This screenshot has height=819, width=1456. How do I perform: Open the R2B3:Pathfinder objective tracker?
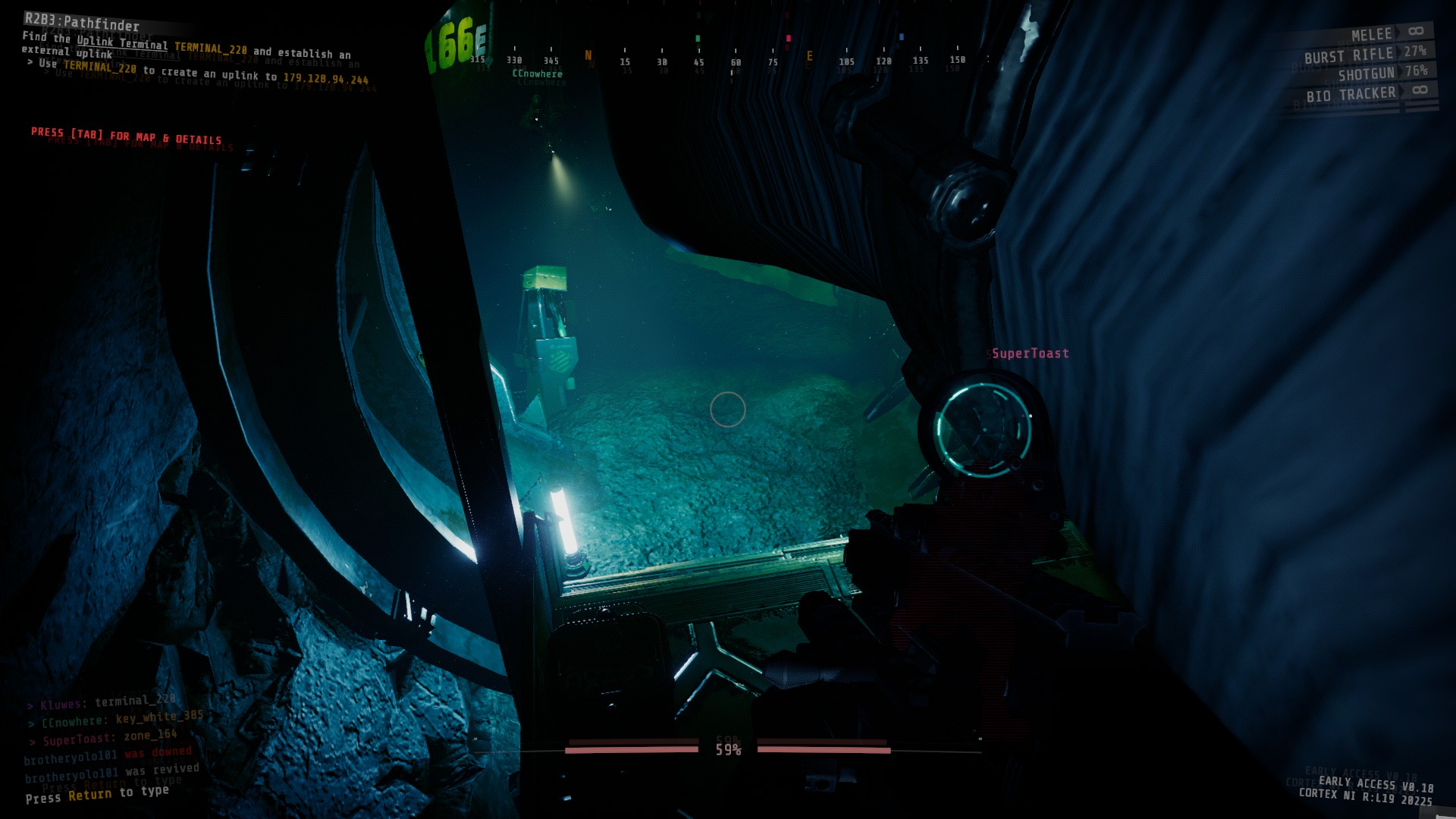[82, 23]
